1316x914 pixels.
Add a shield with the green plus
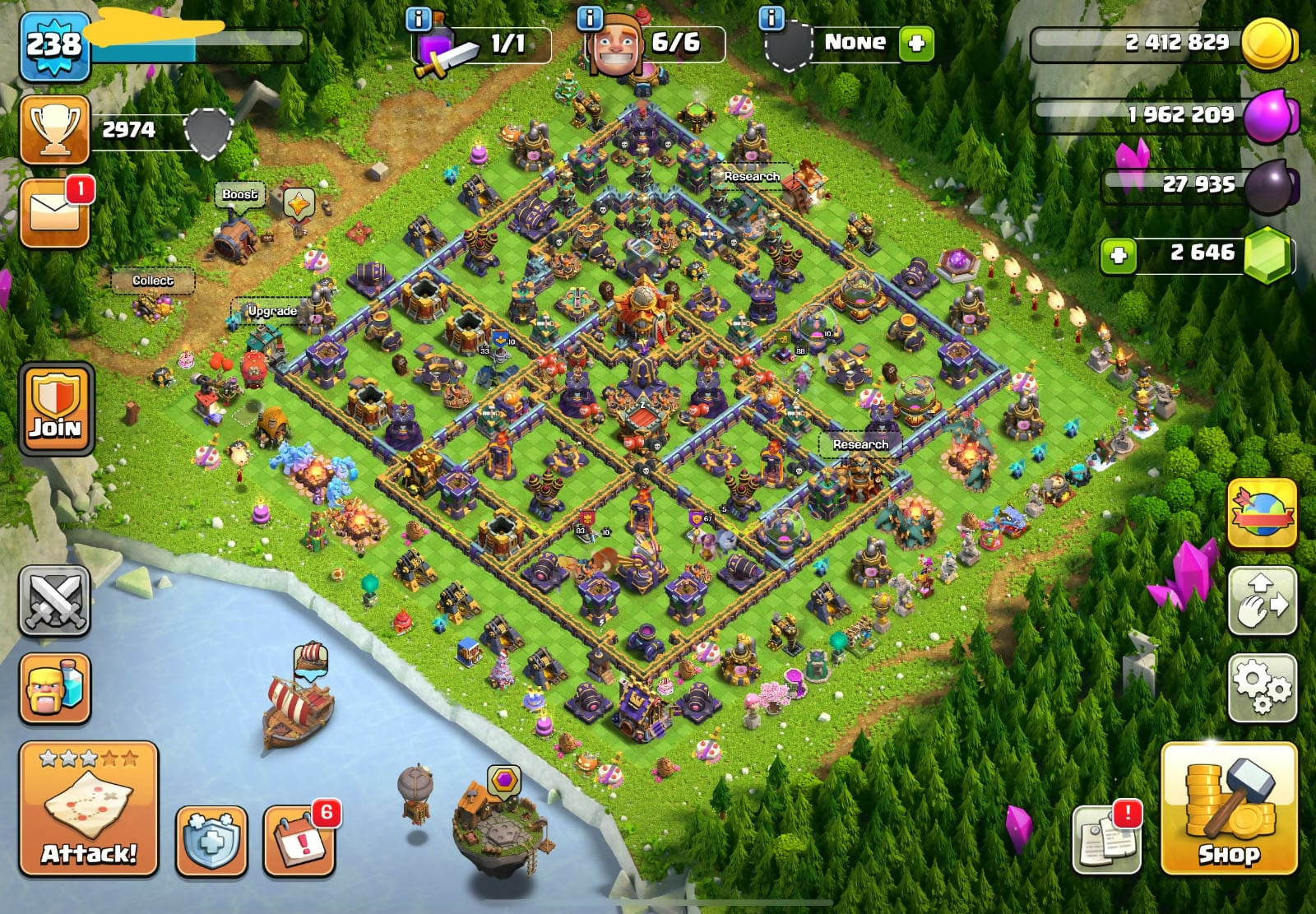(916, 43)
